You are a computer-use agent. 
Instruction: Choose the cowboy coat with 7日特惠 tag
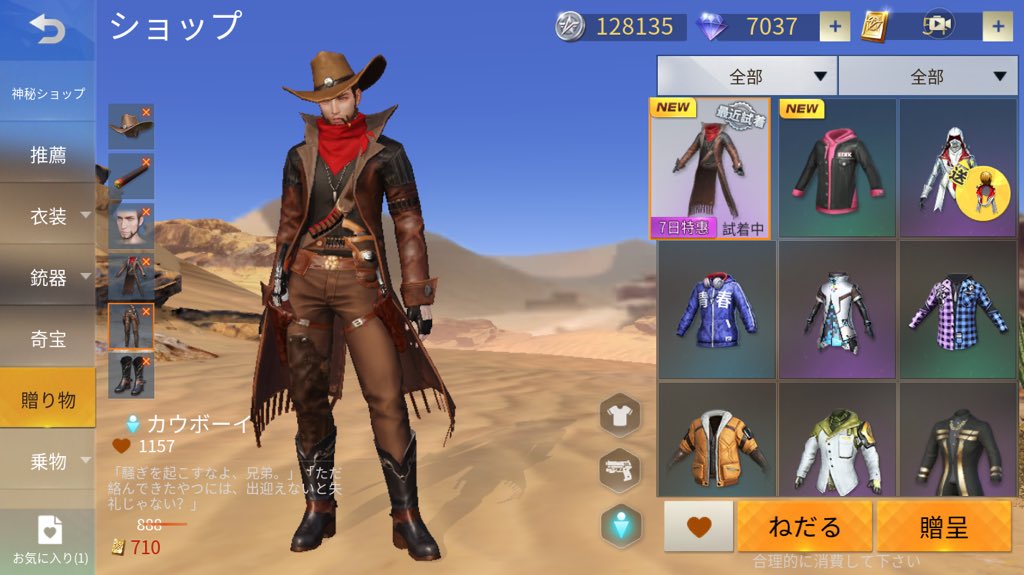(710, 168)
